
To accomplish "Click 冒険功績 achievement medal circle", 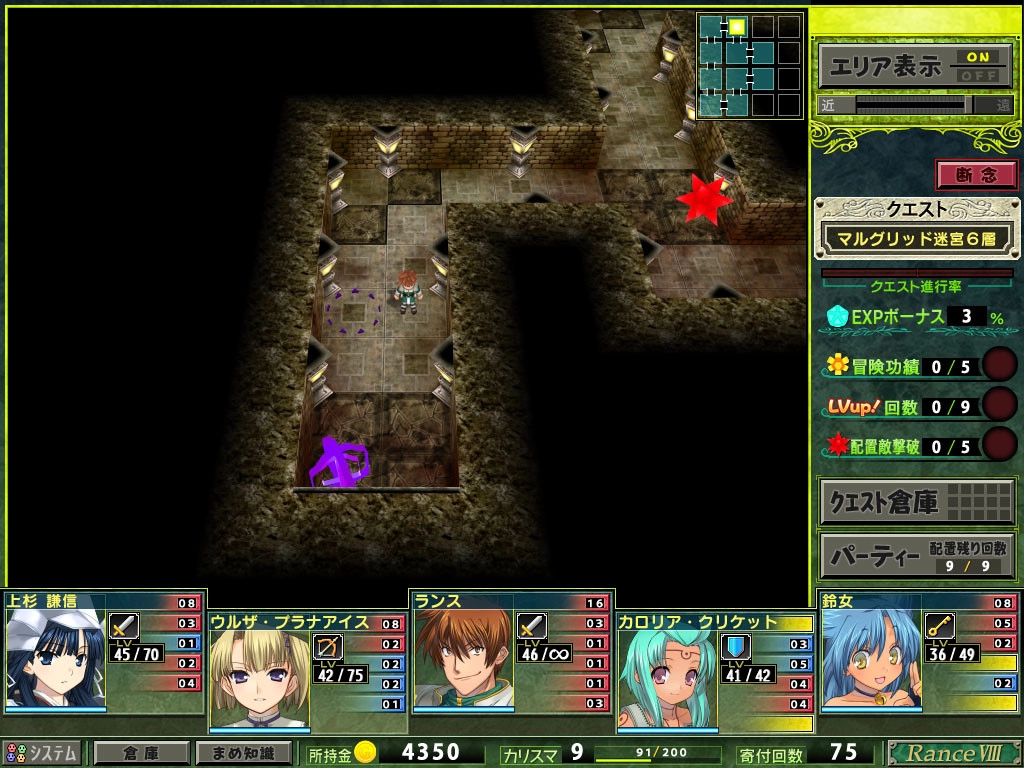I will pyautogui.click(x=999, y=365).
